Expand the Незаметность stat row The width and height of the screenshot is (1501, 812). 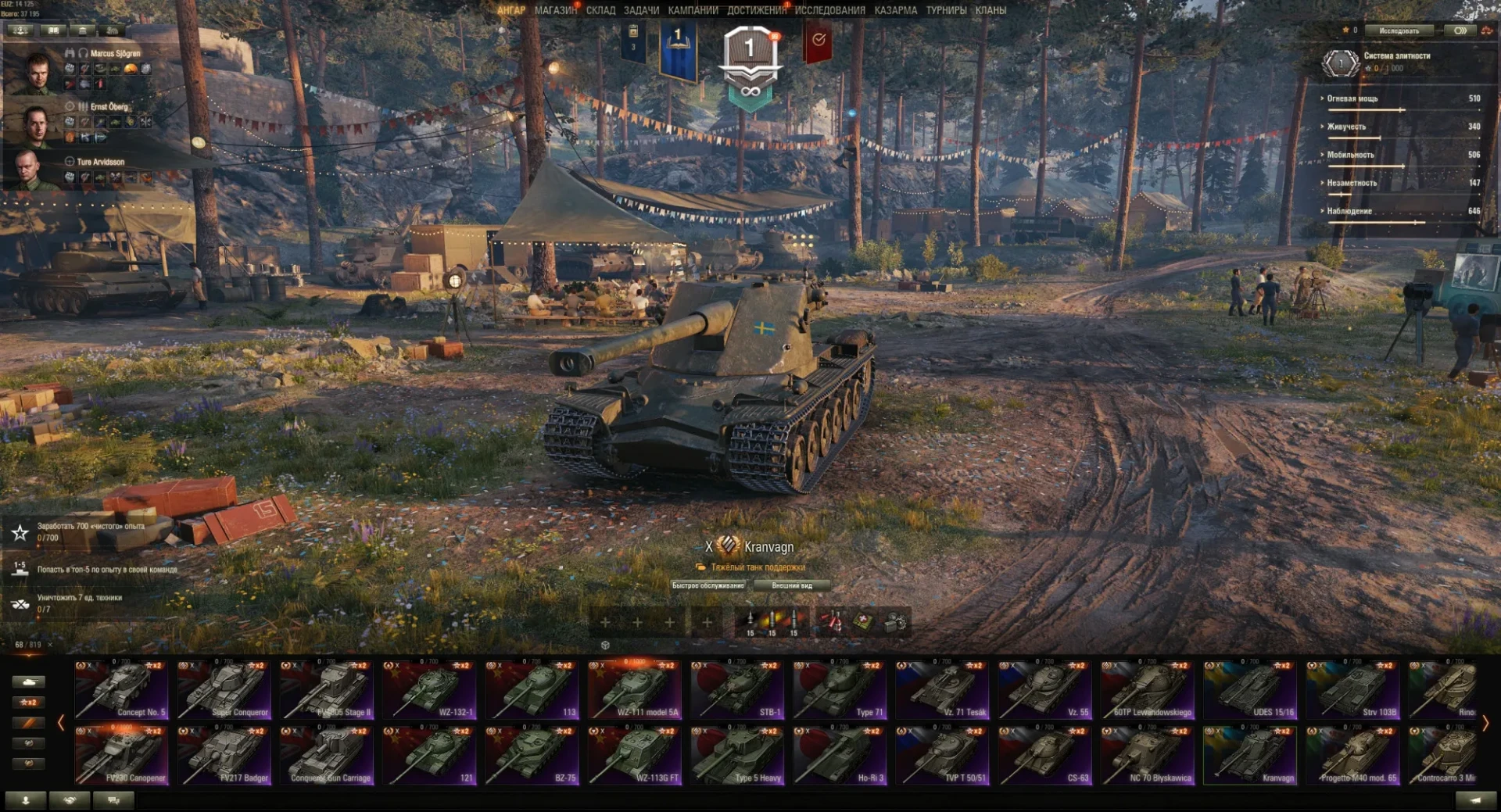click(x=1351, y=183)
